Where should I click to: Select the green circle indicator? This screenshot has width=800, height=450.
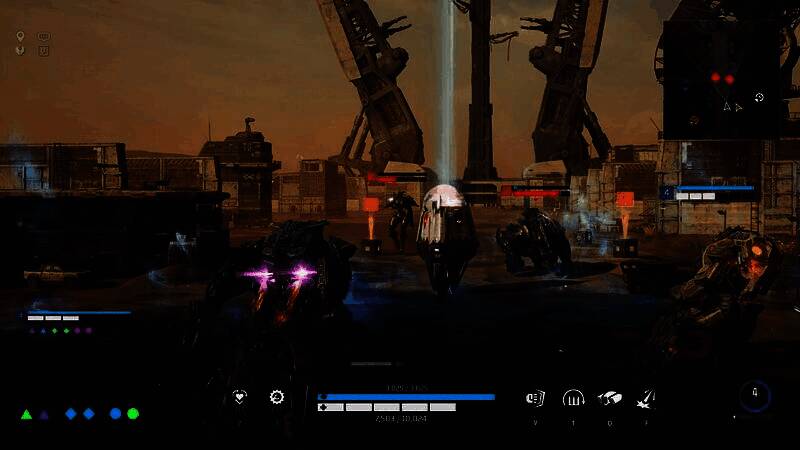133,413
